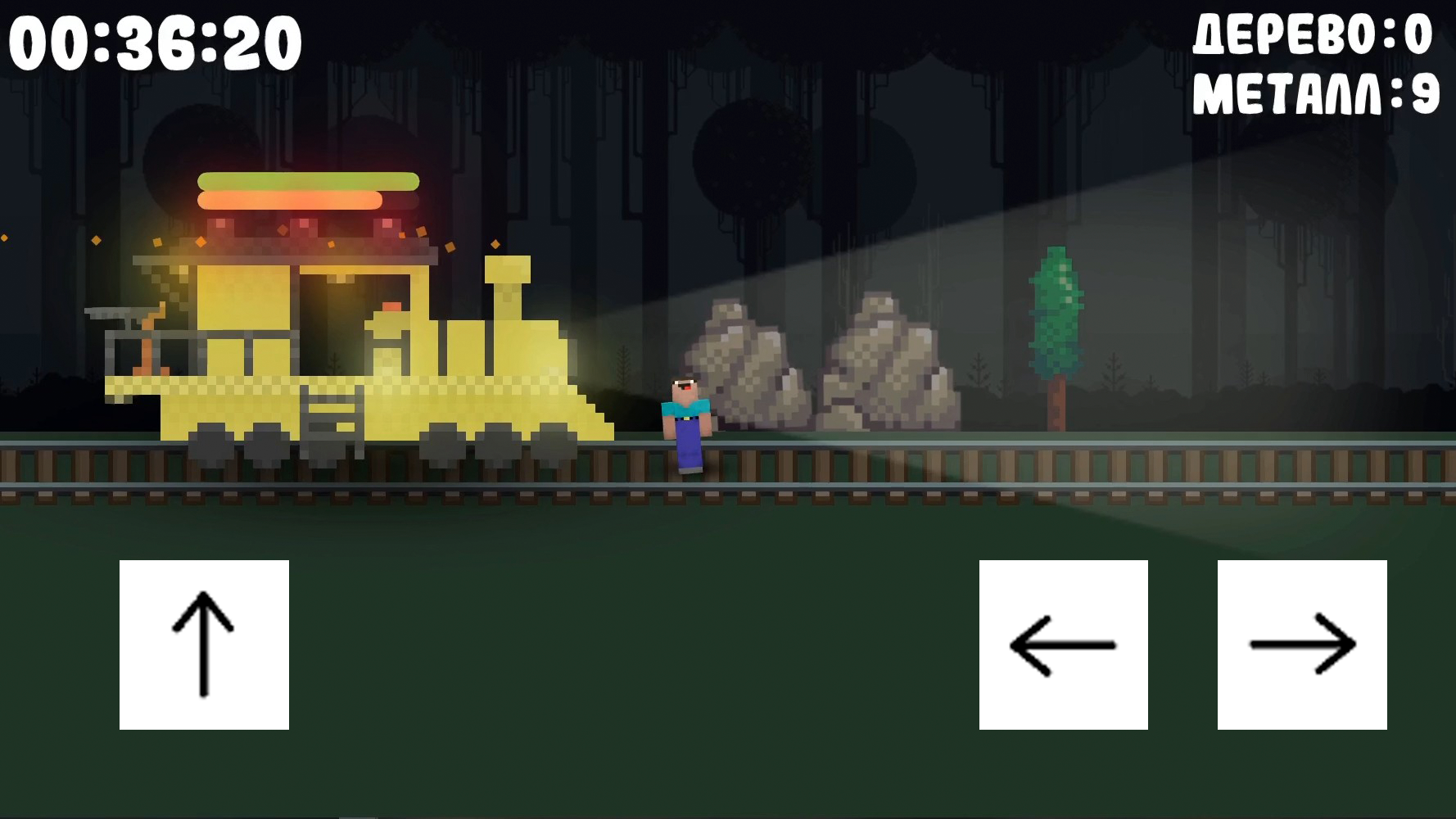This screenshot has height=819, width=1456.
Task: Tap the right arrow movement control
Action: coord(1302,644)
